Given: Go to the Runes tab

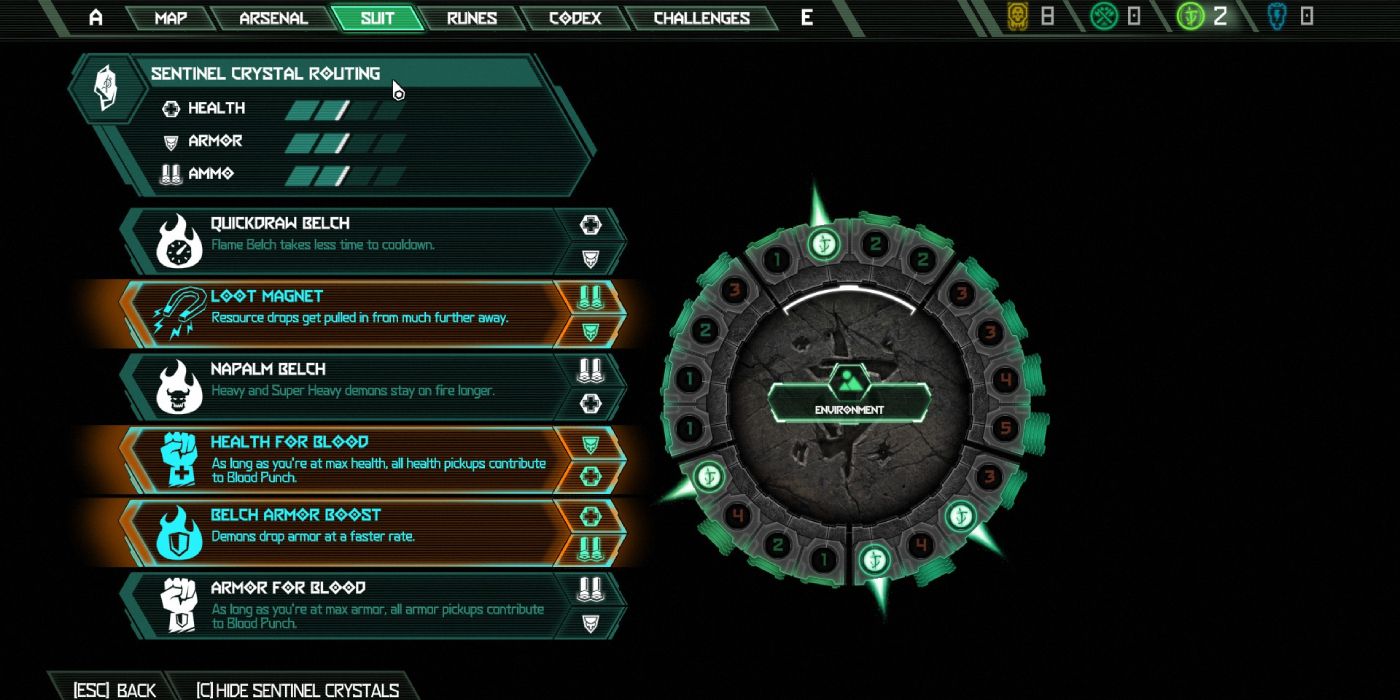Looking at the screenshot, I should coord(472,18).
